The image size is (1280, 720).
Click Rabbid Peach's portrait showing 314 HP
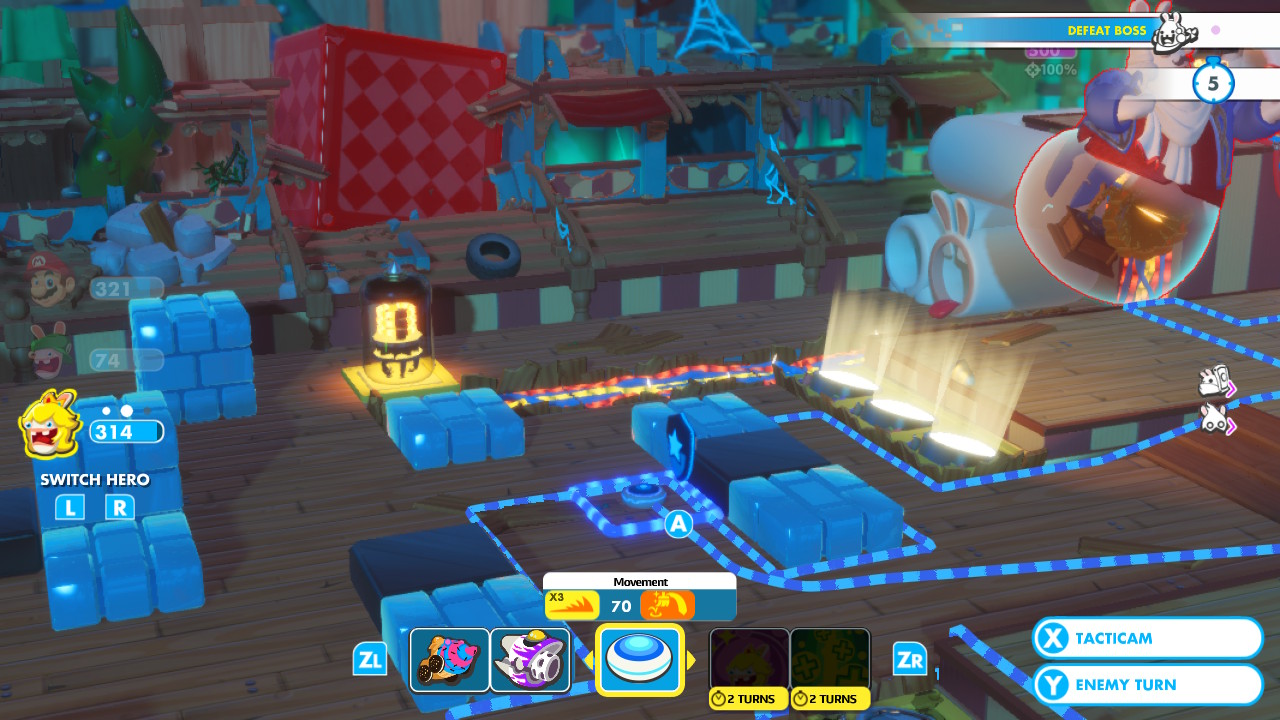pyautogui.click(x=50, y=425)
